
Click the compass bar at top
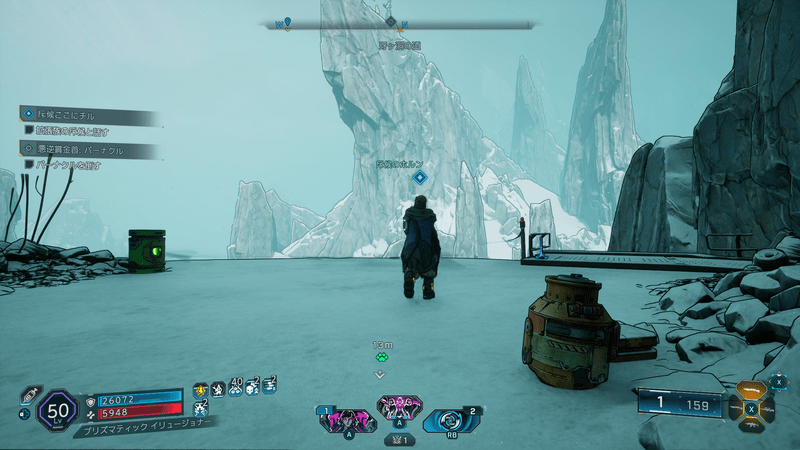400,23
